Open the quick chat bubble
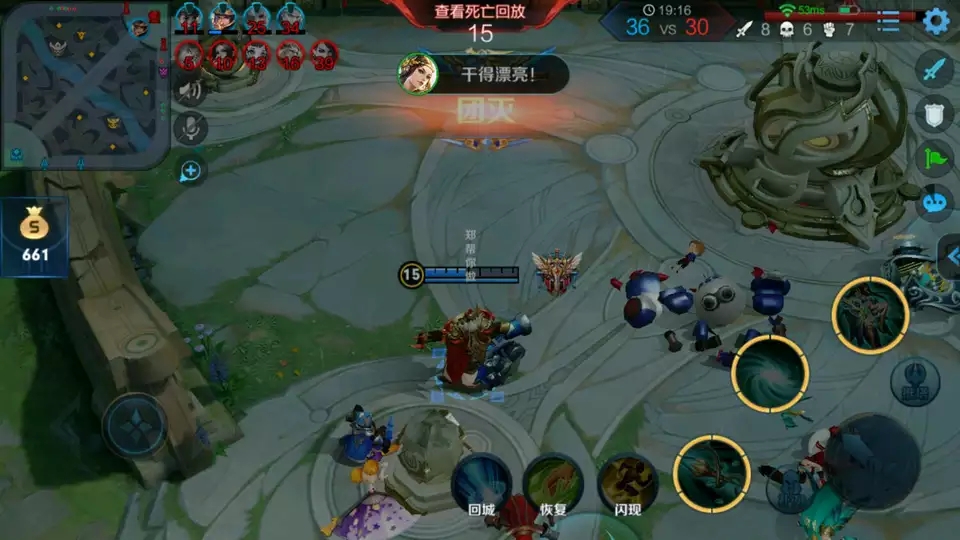Viewport: 960px width, 540px height. [x=934, y=202]
